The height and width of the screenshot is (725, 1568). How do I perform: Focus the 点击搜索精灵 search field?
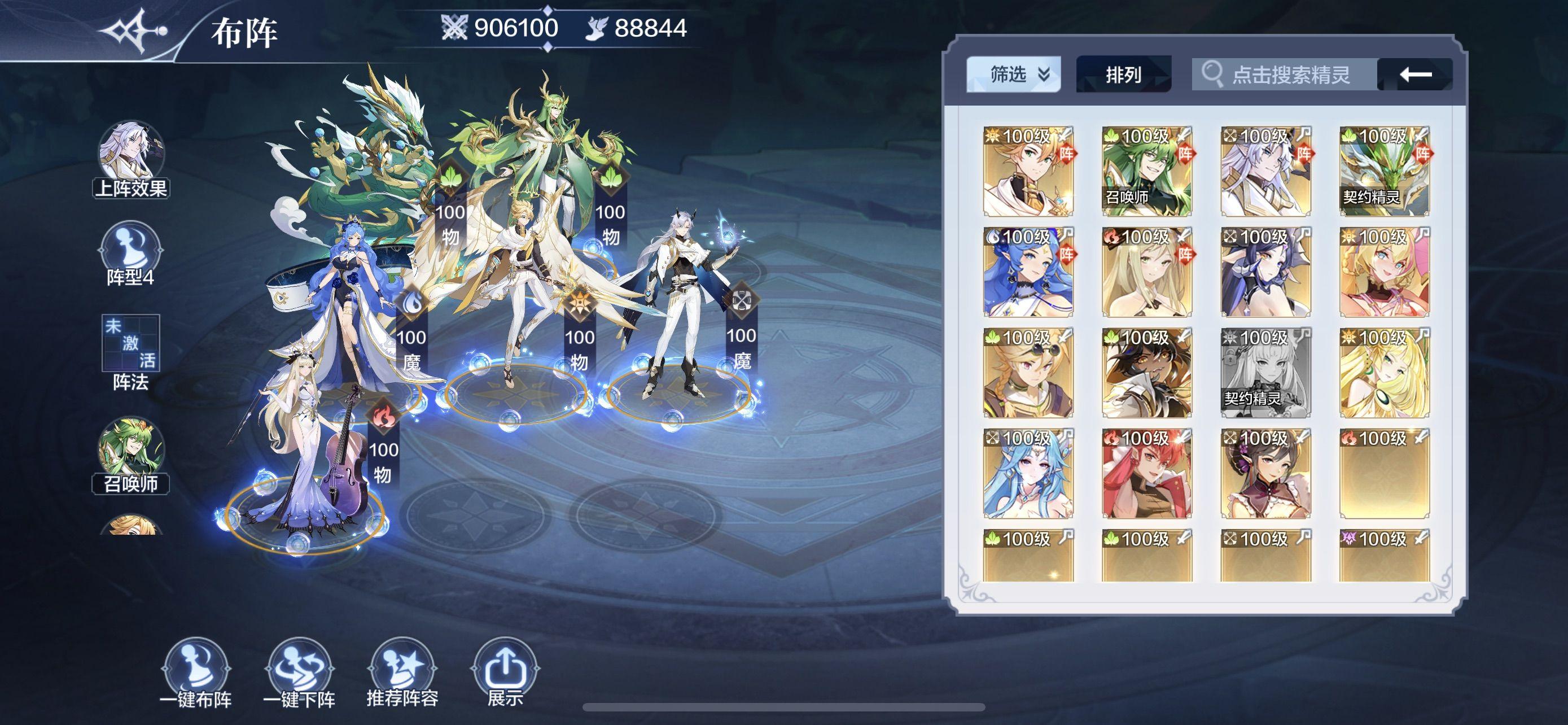pos(1284,75)
